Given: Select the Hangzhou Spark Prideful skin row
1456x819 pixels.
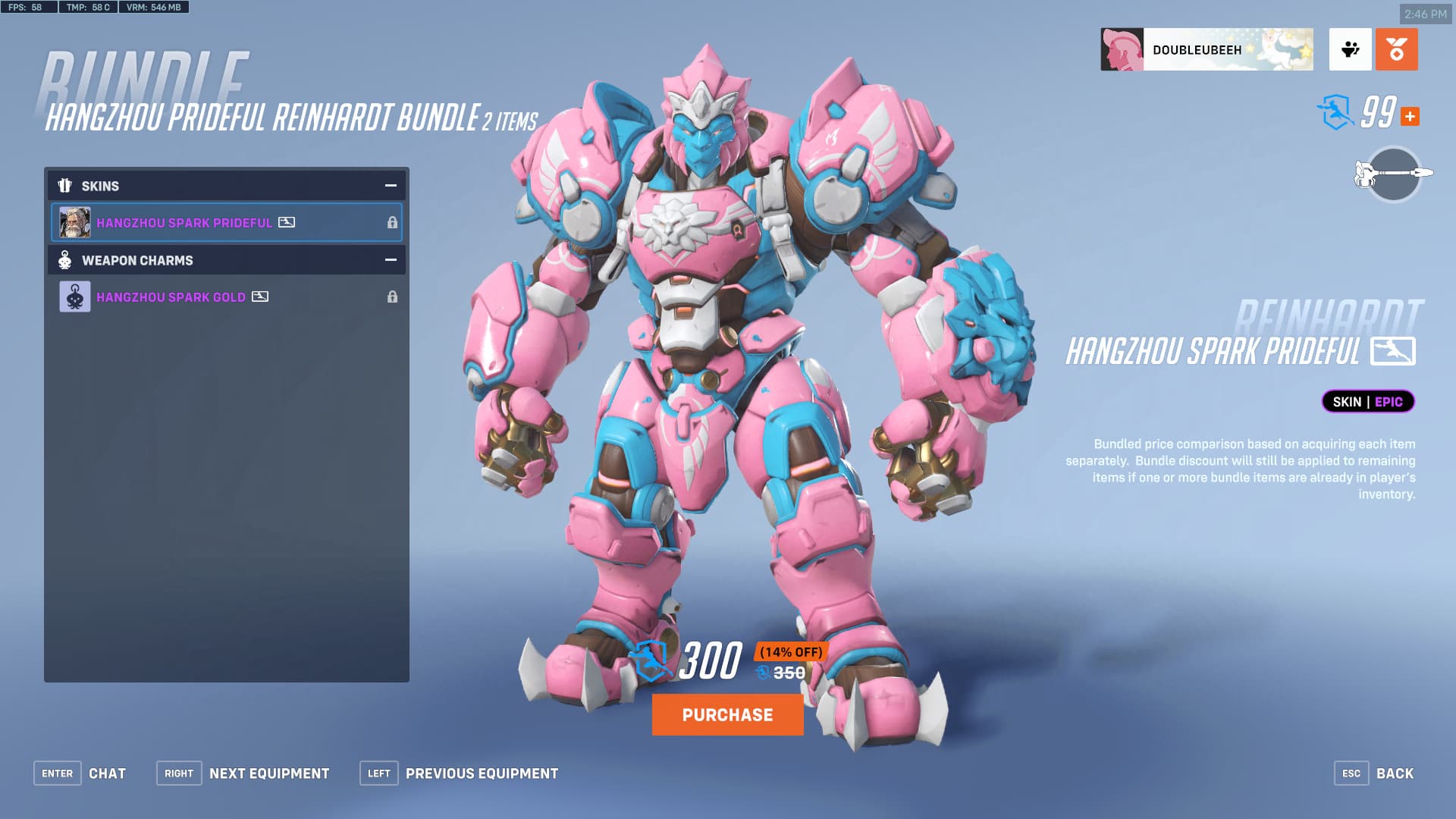Looking at the screenshot, I should (x=226, y=222).
